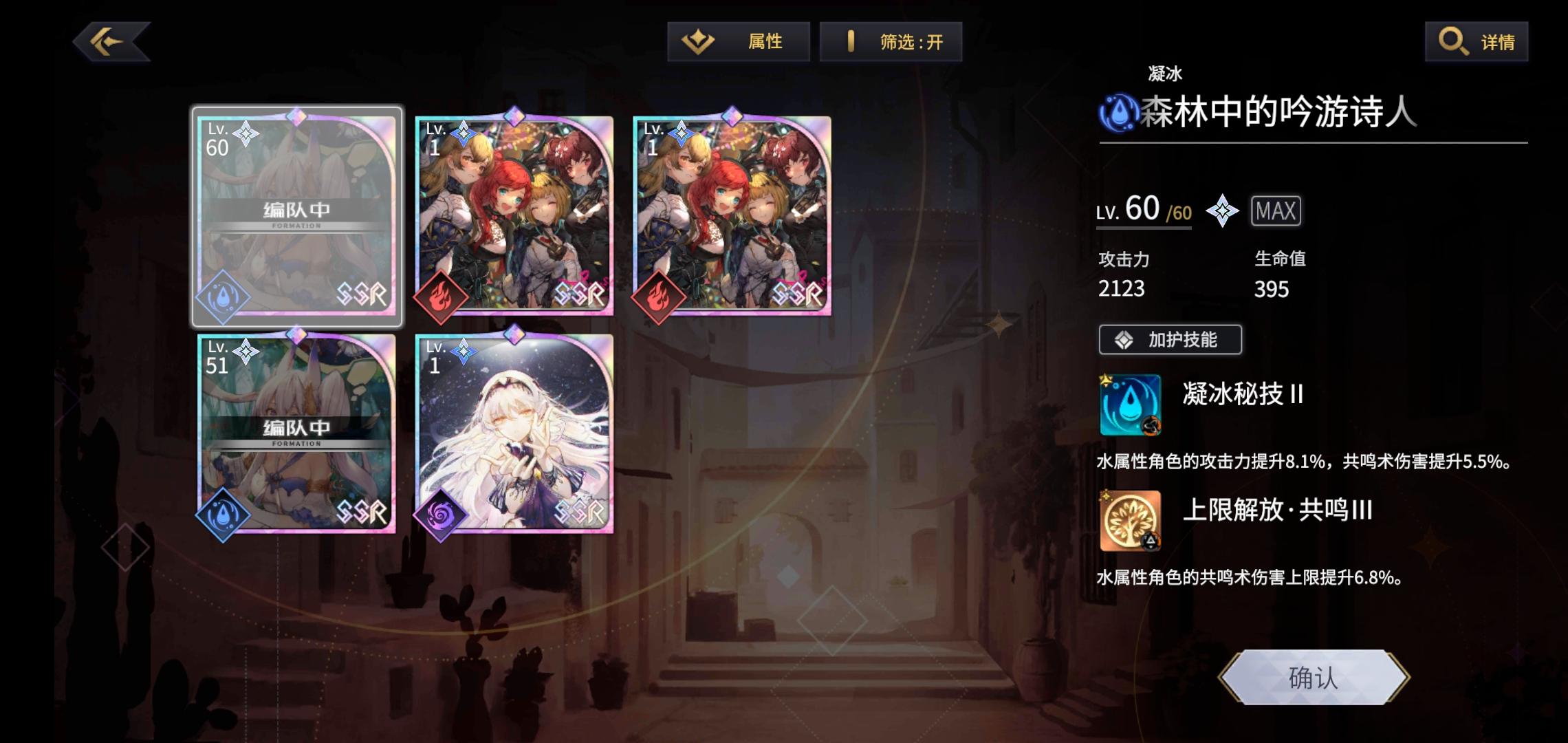
Task: Click the 上限解放·共鸣III tree skill icon
Action: pyautogui.click(x=1130, y=520)
